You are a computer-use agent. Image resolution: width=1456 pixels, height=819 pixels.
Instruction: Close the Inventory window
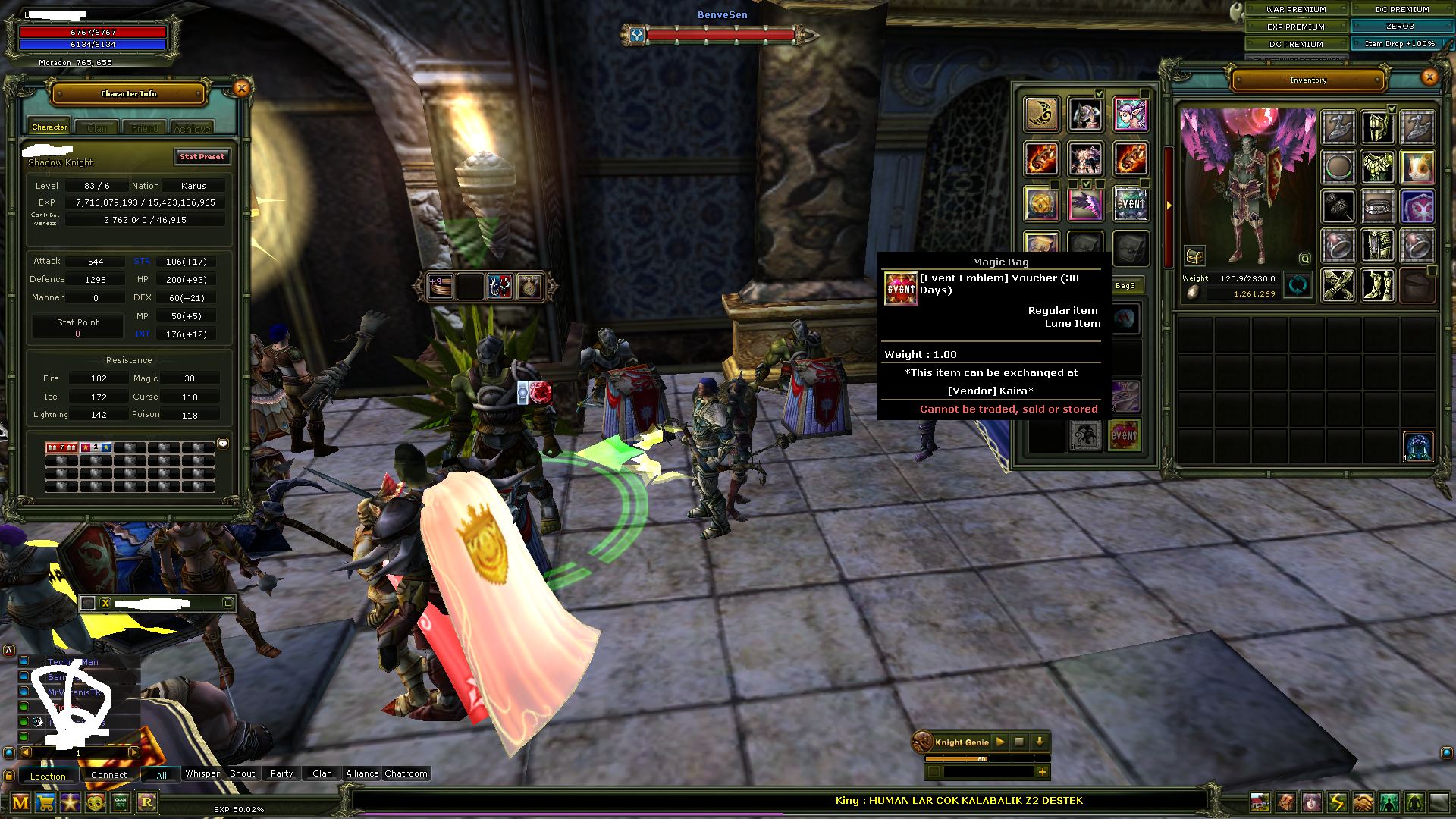coord(1429,77)
